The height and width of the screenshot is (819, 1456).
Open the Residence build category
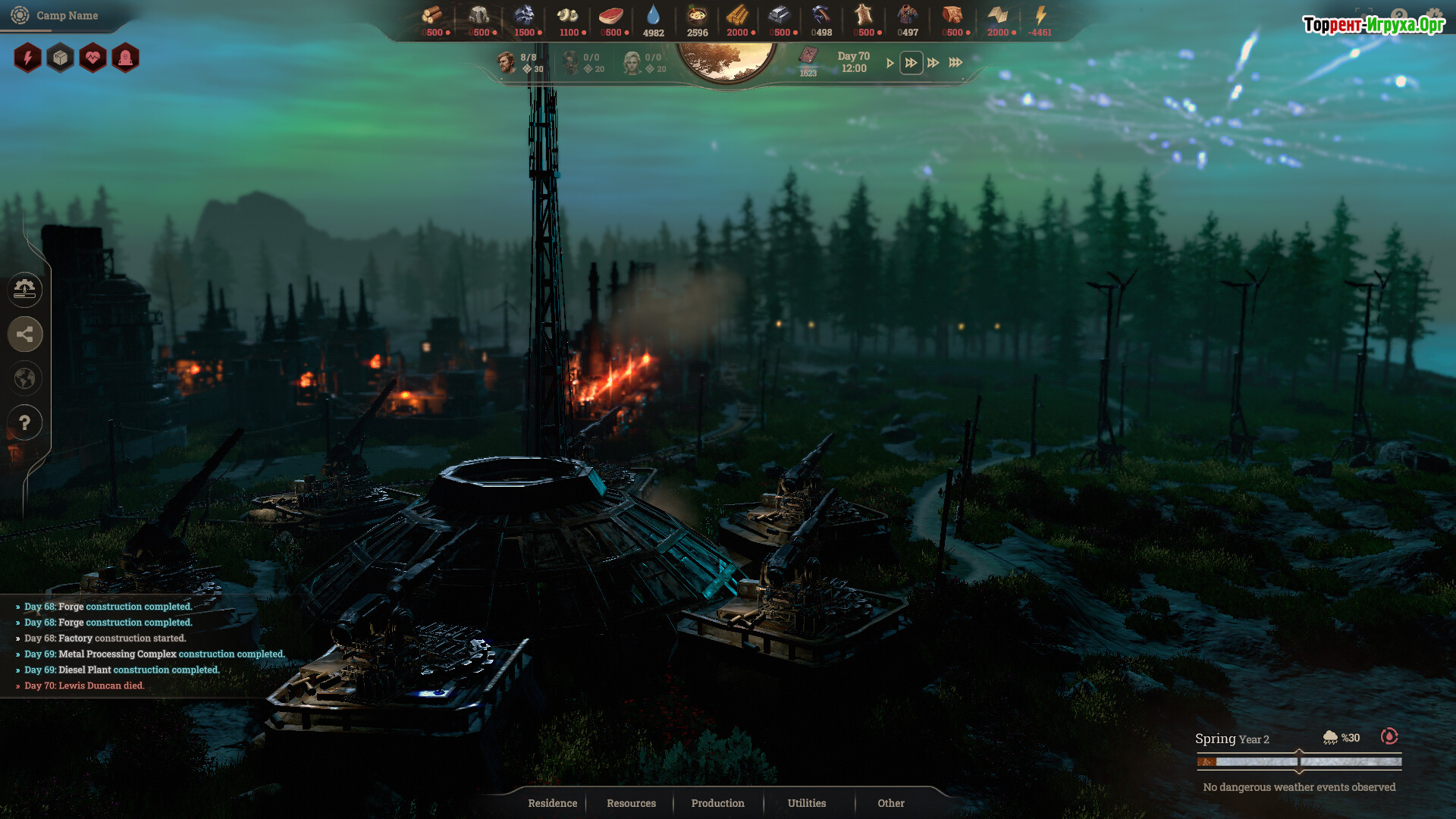pyautogui.click(x=552, y=803)
